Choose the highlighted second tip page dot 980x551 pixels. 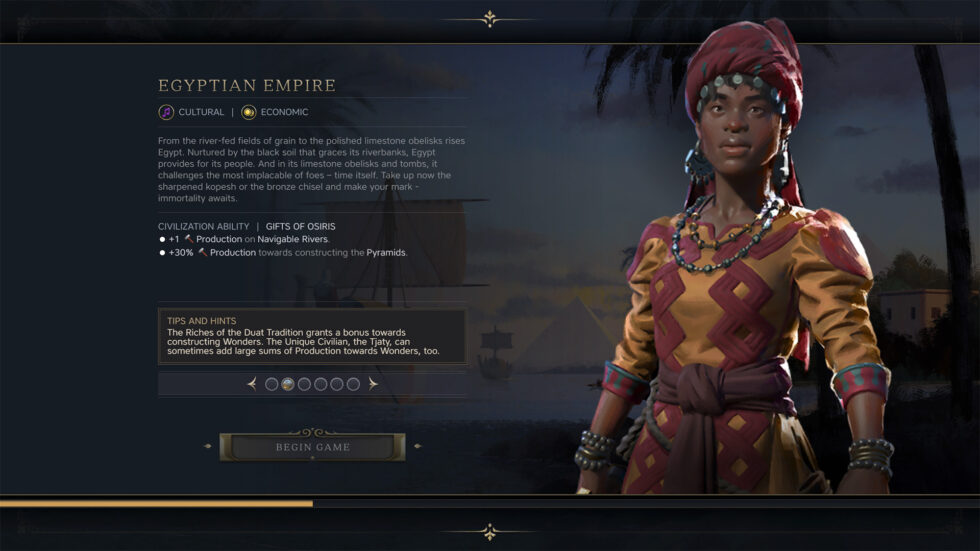(x=288, y=384)
